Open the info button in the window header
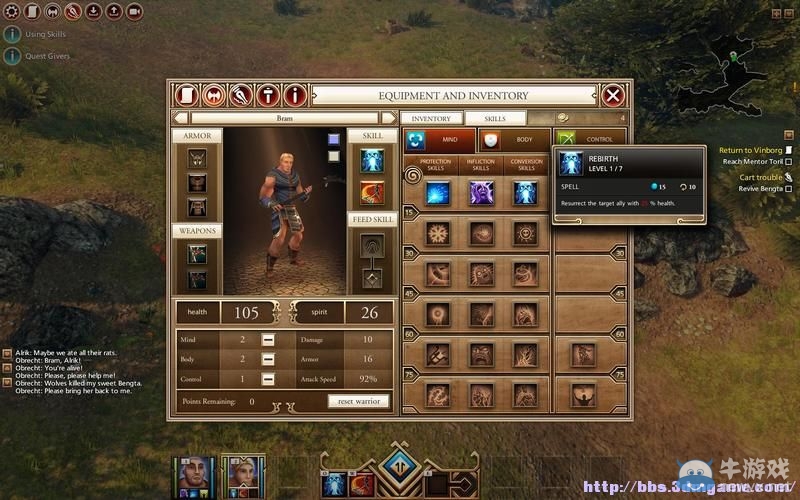800x500 pixels. [x=294, y=96]
